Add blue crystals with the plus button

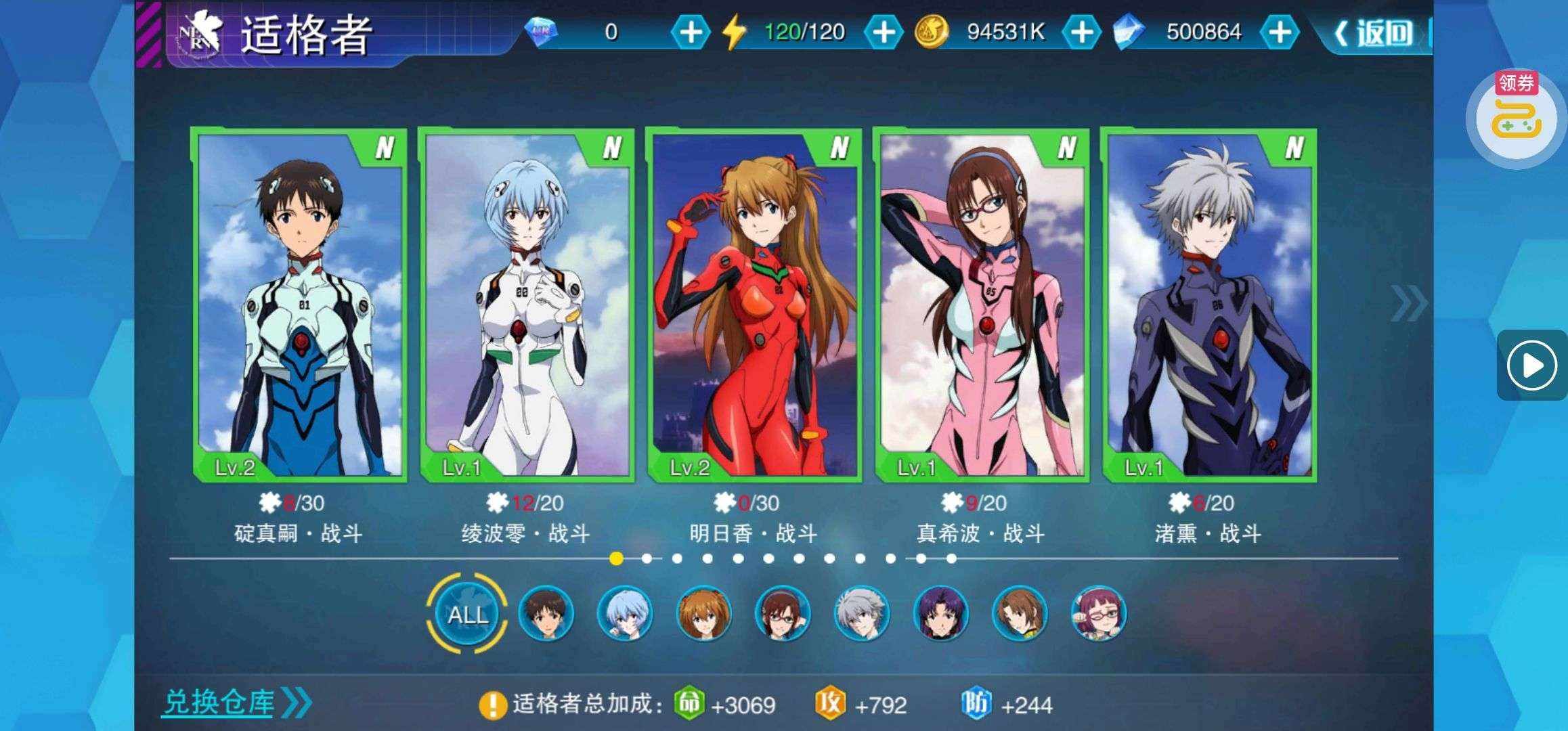[x=1279, y=32]
